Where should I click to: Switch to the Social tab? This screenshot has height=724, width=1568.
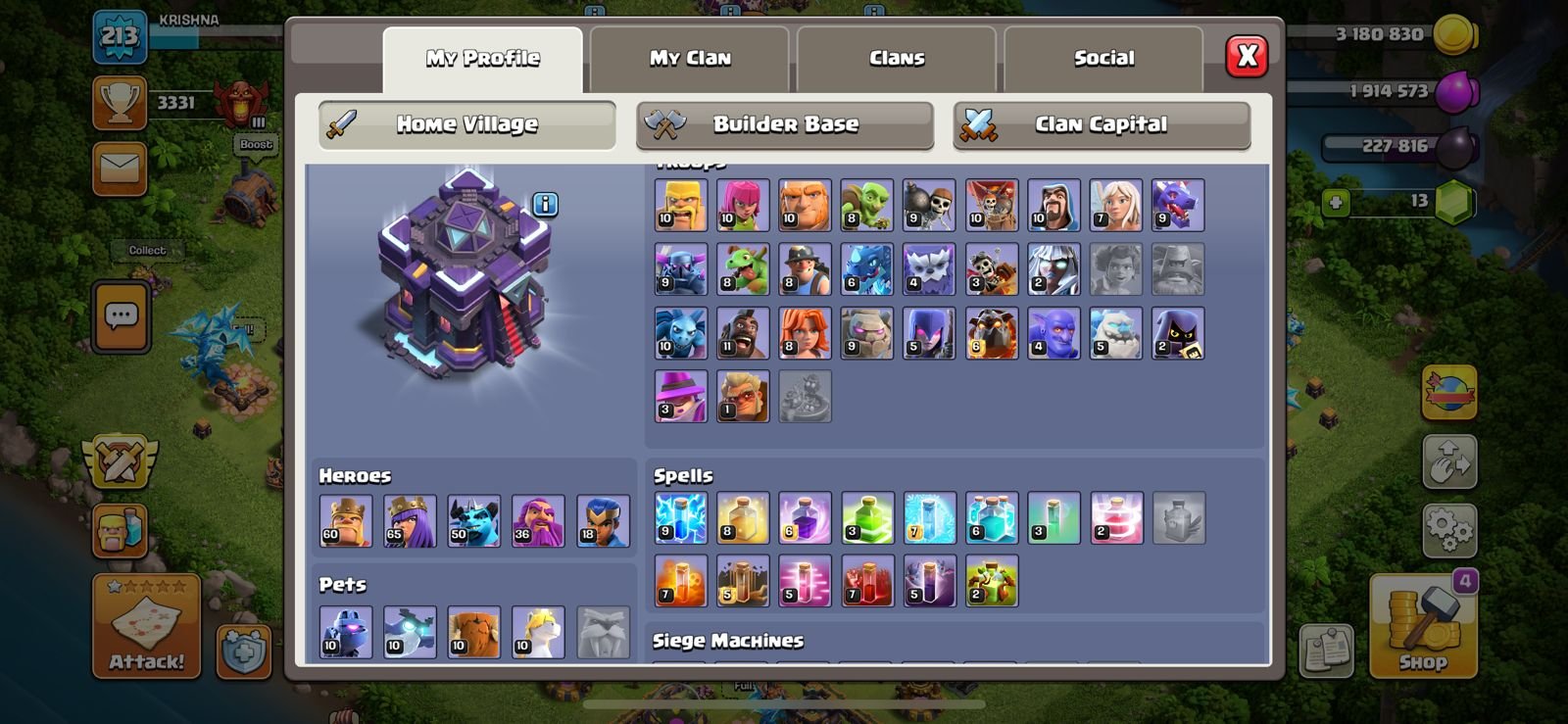[x=1103, y=58]
